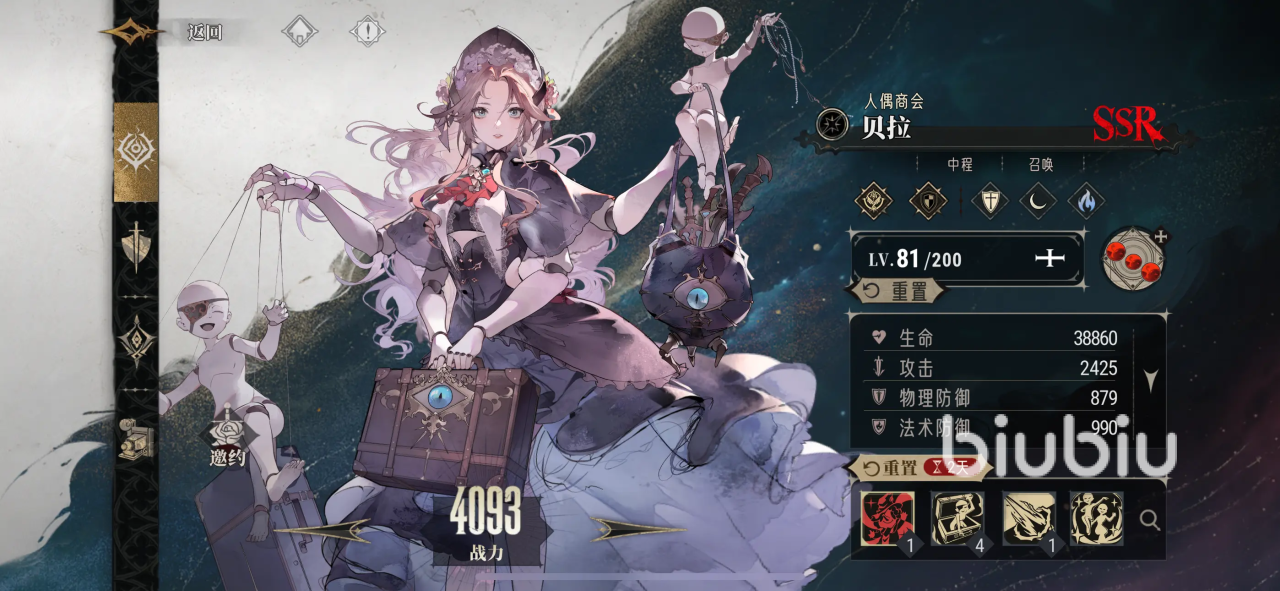Open skill details with the magnifying glass

(1150, 519)
